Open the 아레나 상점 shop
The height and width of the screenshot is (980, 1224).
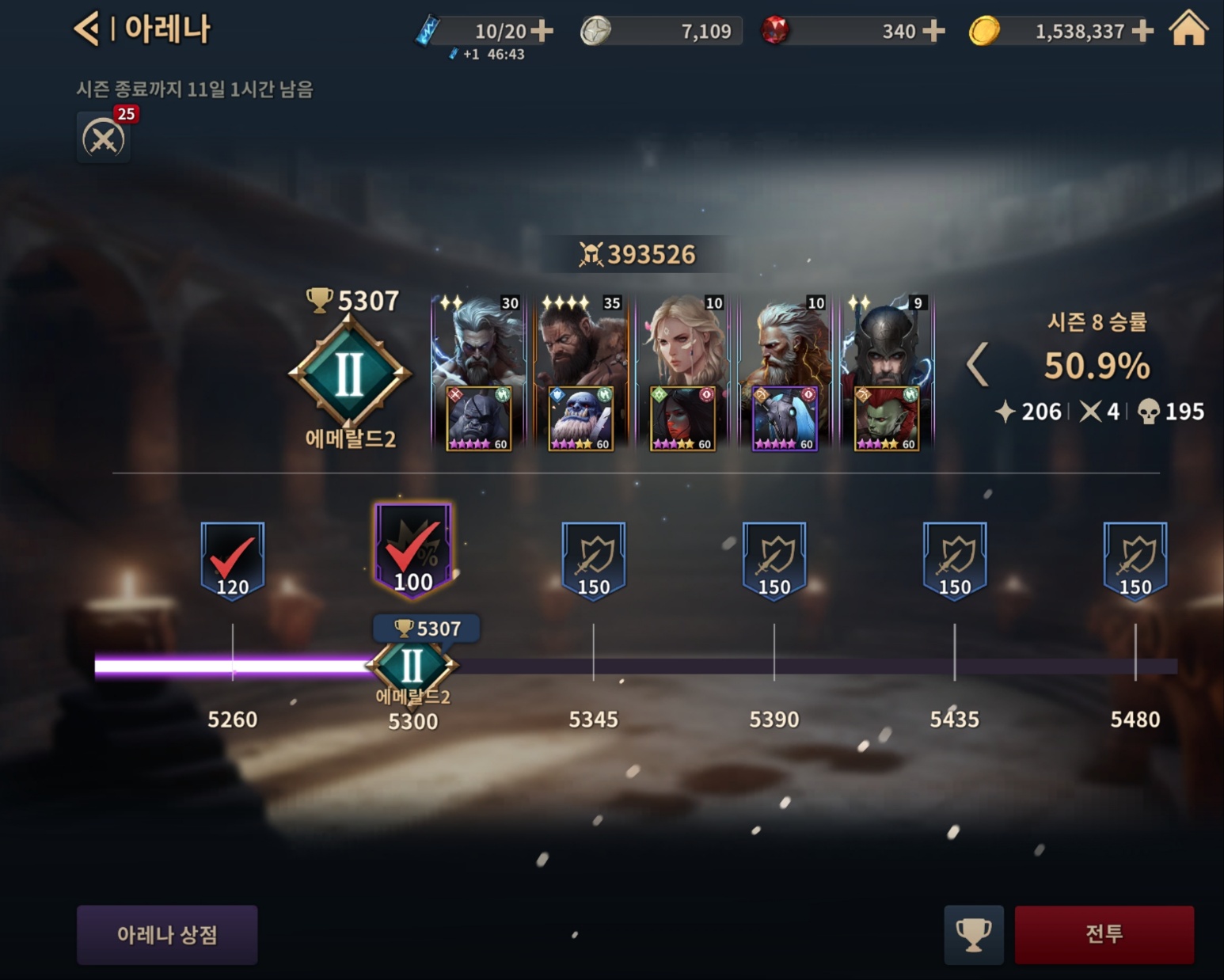pyautogui.click(x=167, y=935)
